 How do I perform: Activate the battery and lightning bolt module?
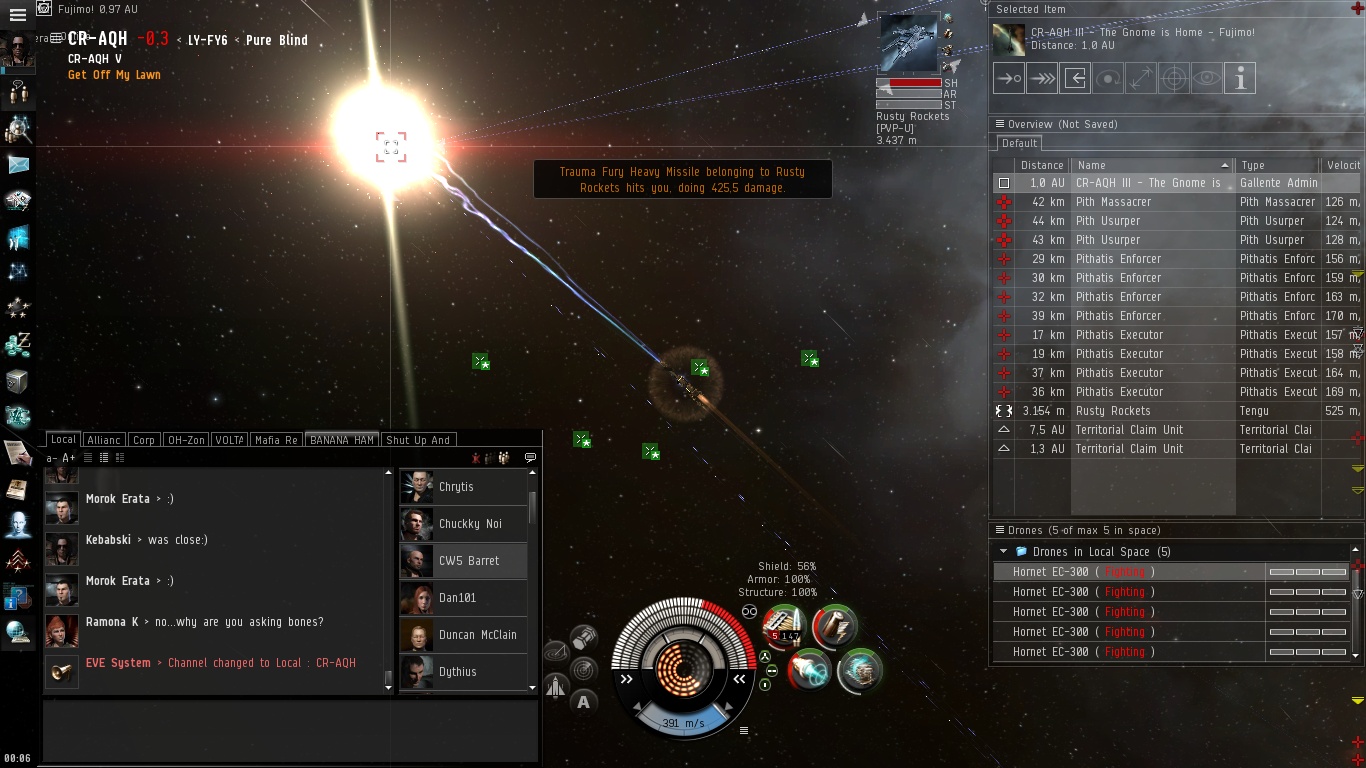(834, 625)
